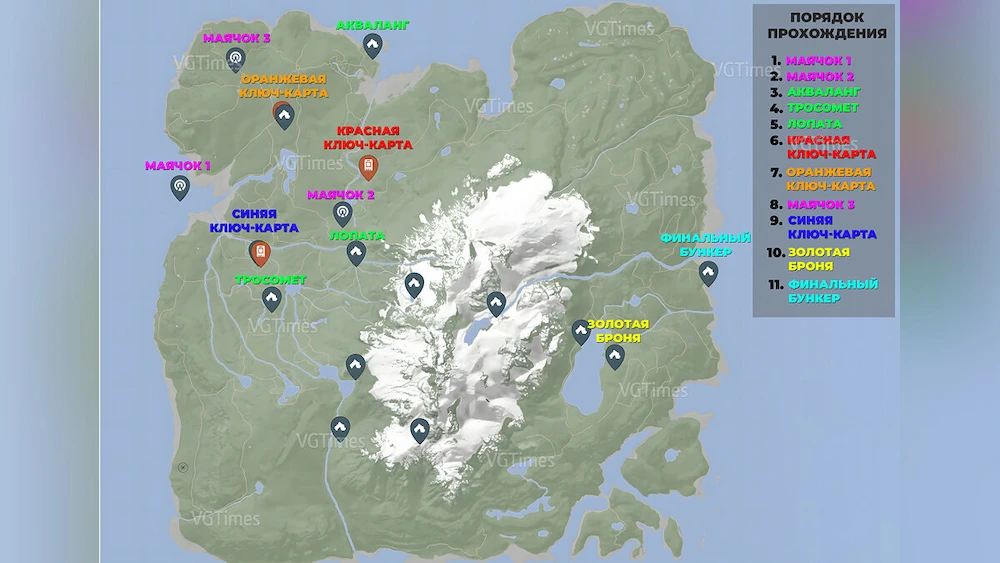Click the Лопата location marker
This screenshot has width=1000, height=563.
pyautogui.click(x=356, y=253)
